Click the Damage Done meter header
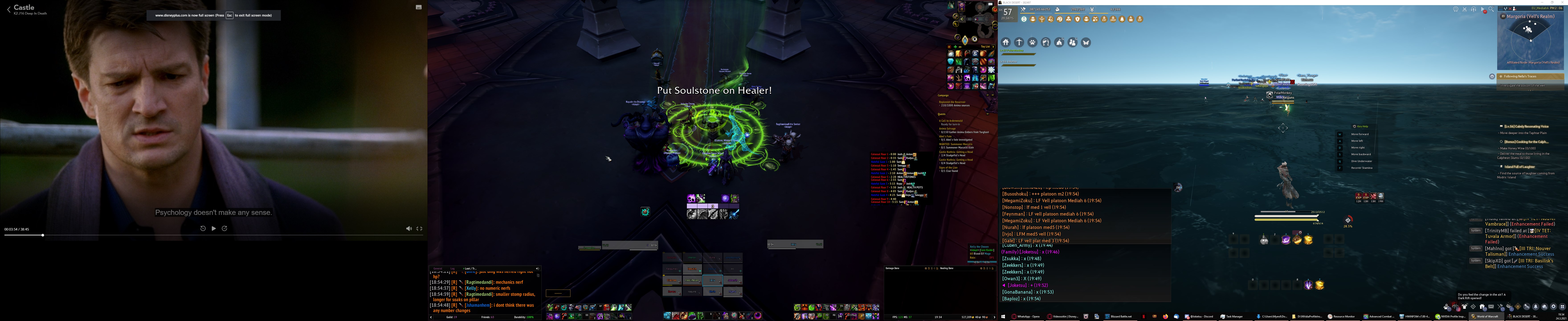1568x321 pixels. click(x=892, y=268)
